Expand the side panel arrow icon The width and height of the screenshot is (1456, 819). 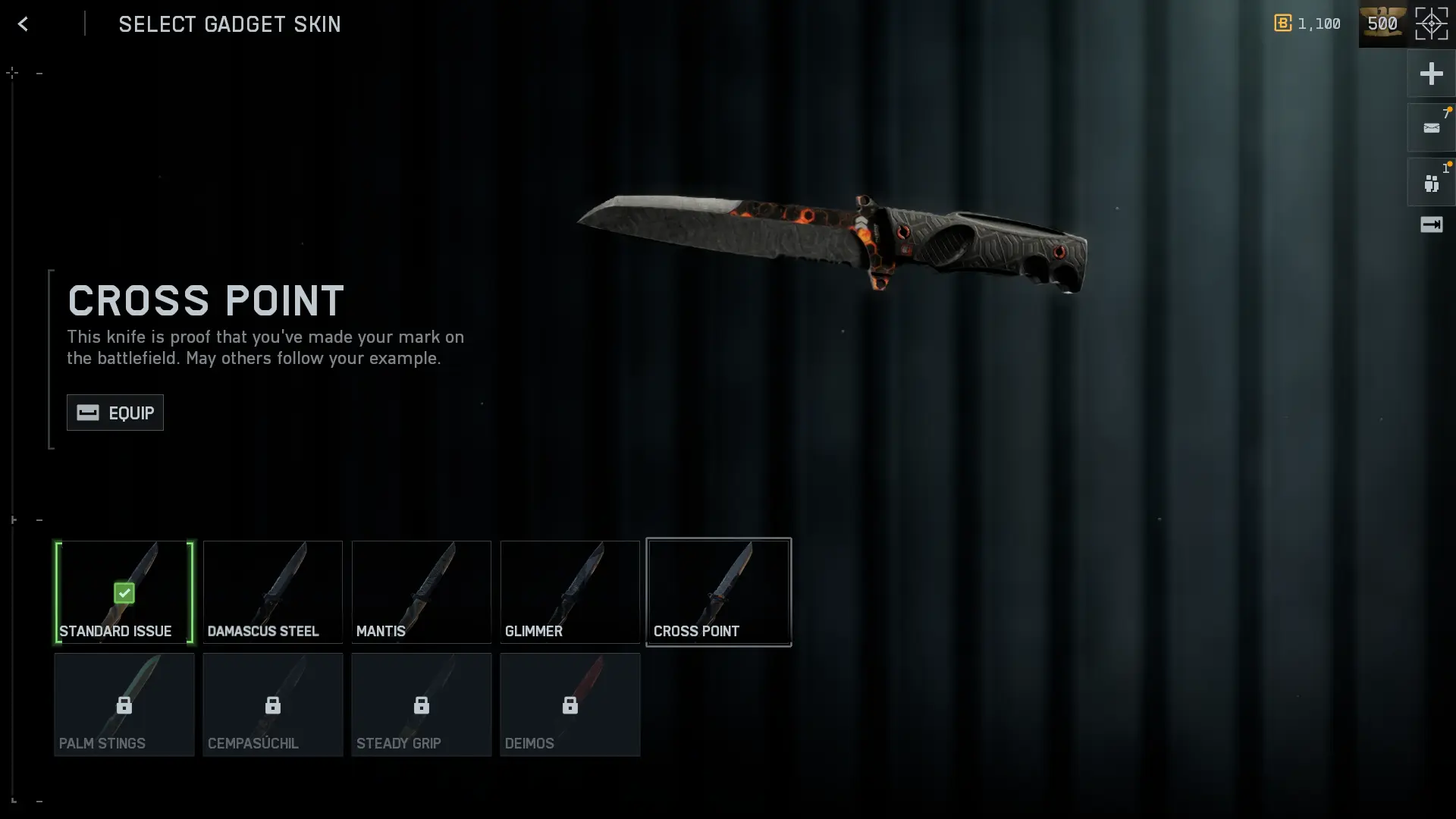click(x=1431, y=224)
